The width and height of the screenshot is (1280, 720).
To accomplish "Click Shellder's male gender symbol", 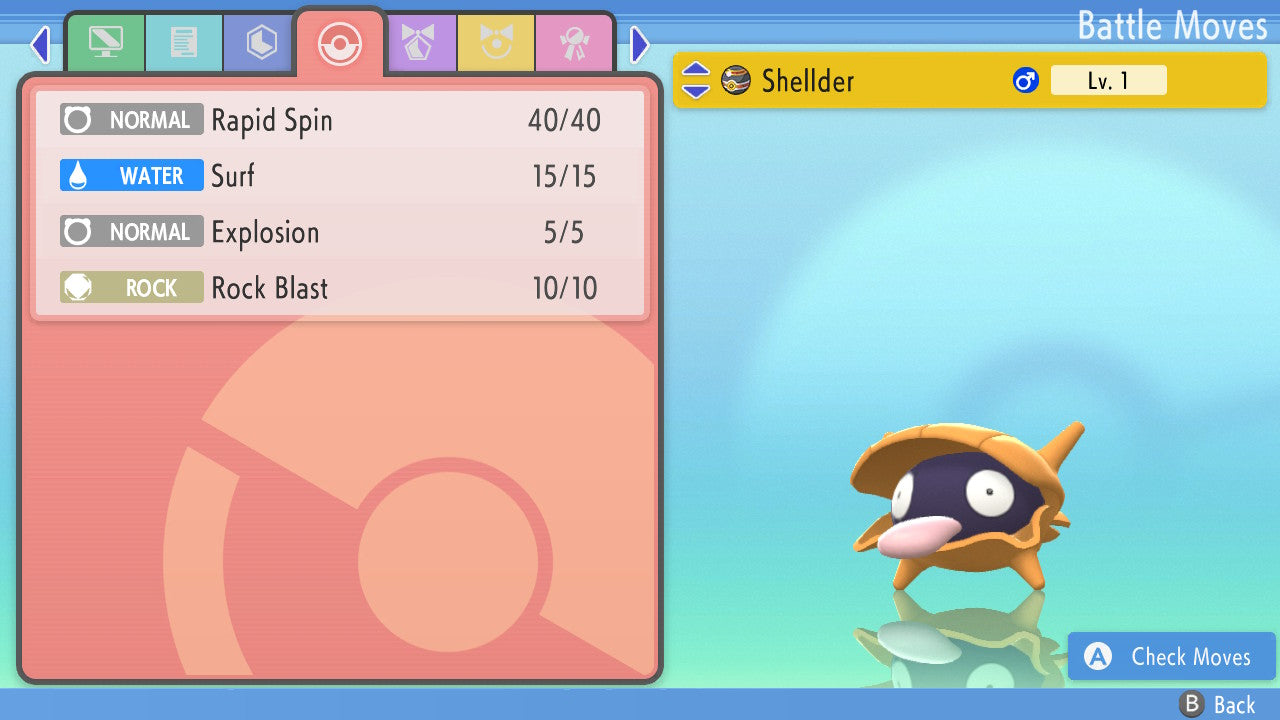I will tap(1024, 80).
